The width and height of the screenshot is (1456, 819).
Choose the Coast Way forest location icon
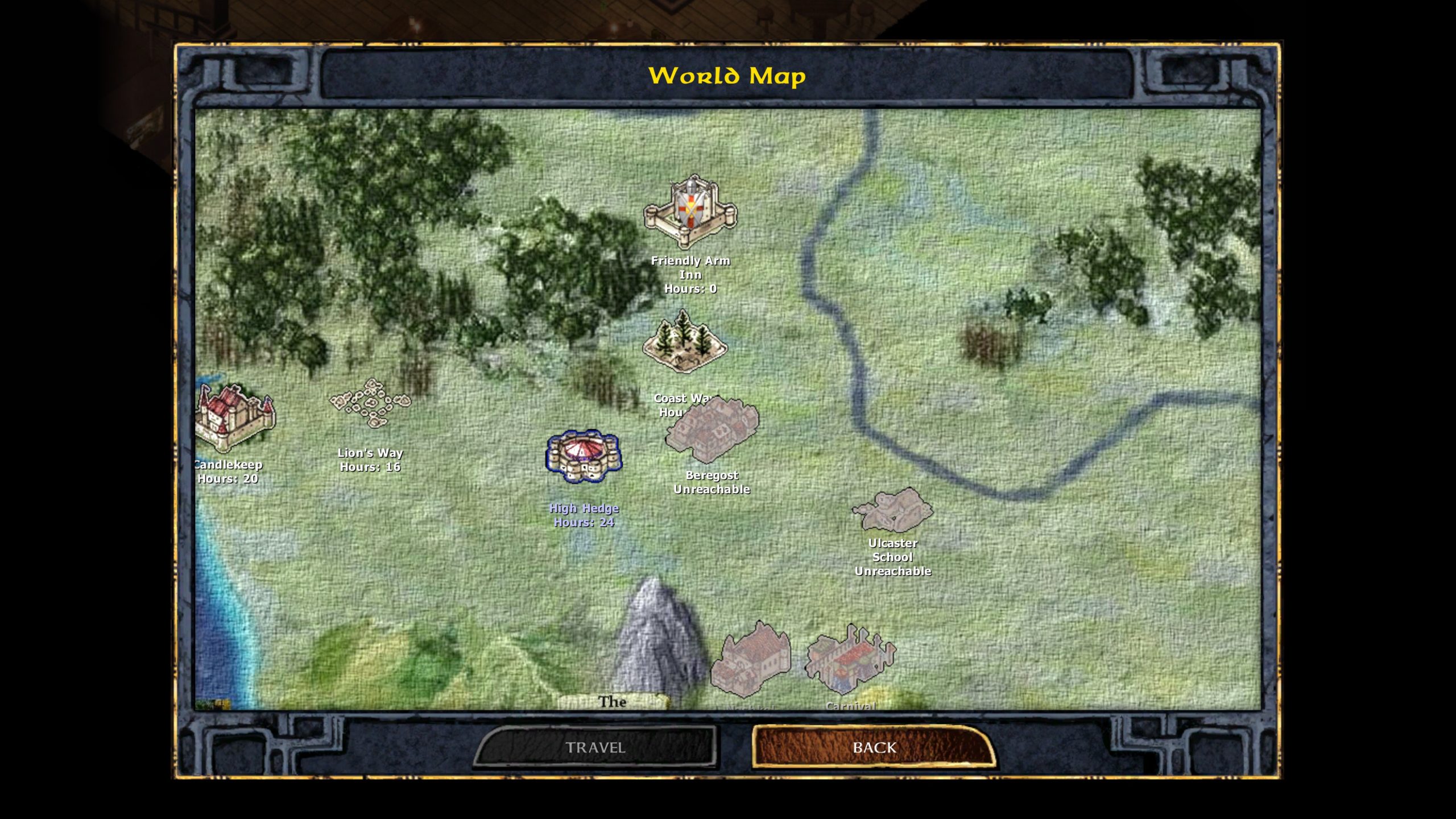(x=684, y=341)
